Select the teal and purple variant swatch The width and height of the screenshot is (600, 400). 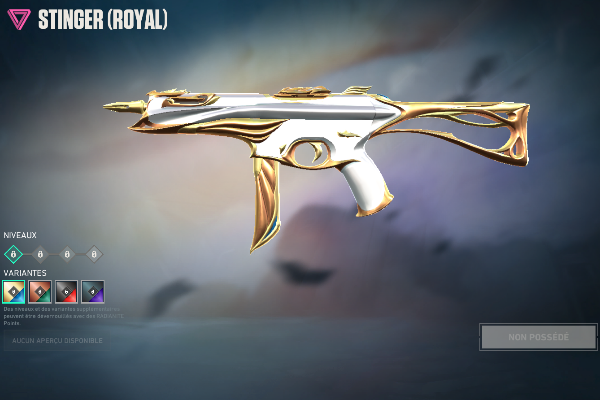click(92, 291)
